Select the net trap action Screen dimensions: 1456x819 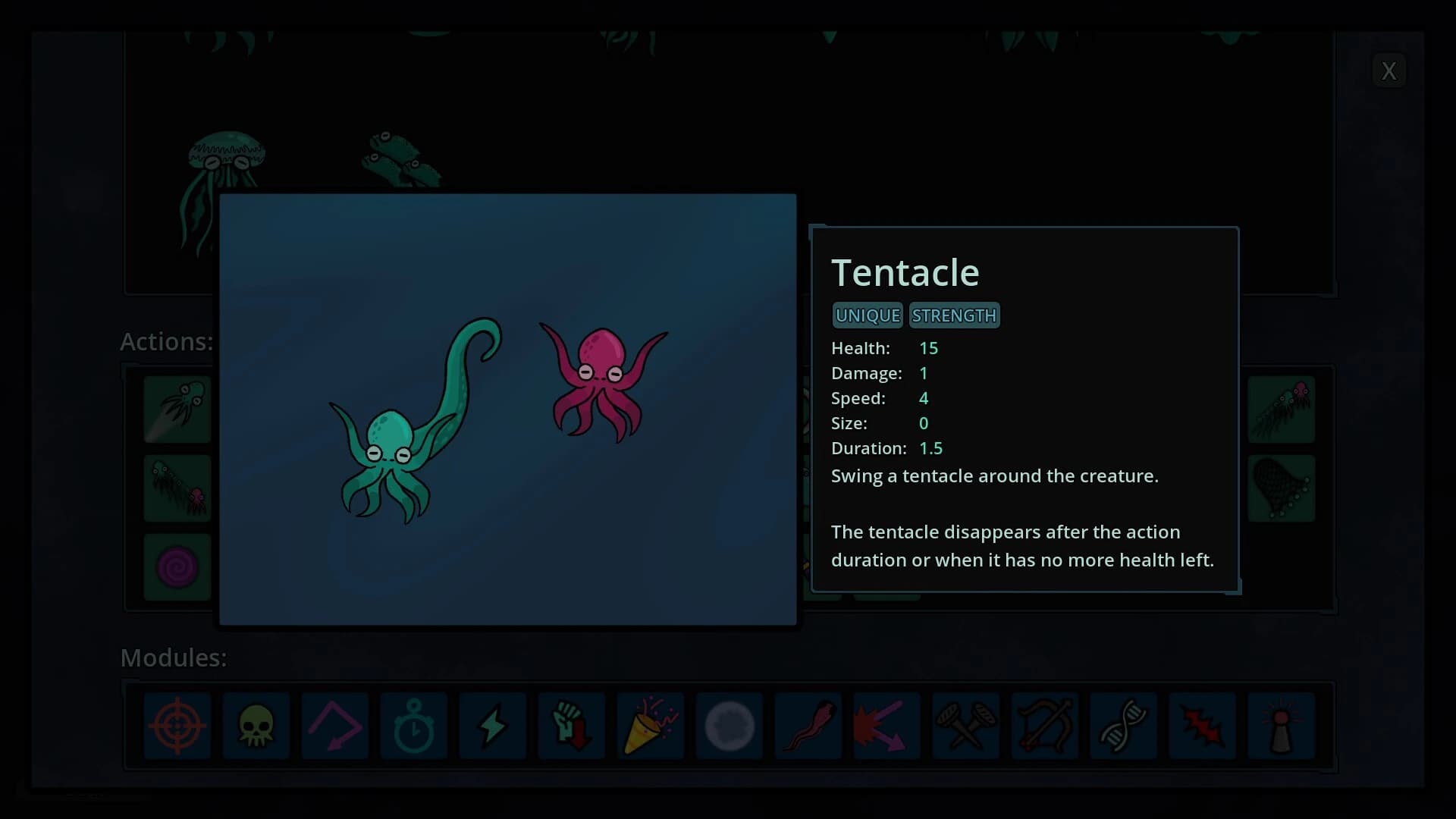tap(1281, 488)
